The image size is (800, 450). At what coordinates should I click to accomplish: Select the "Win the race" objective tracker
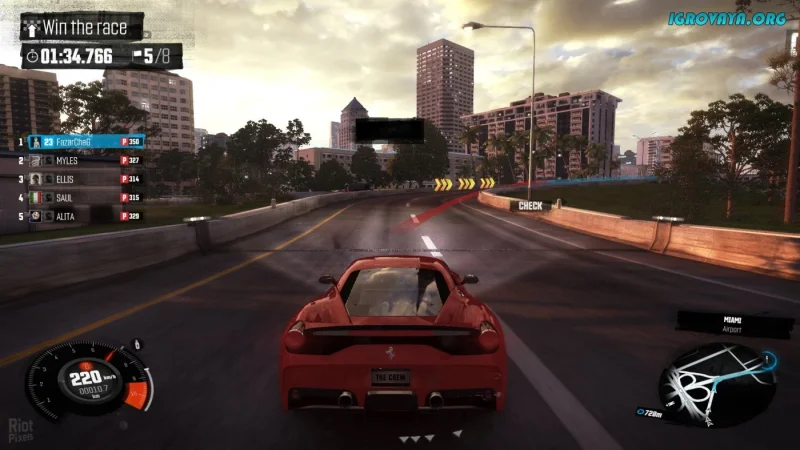pyautogui.click(x=82, y=27)
